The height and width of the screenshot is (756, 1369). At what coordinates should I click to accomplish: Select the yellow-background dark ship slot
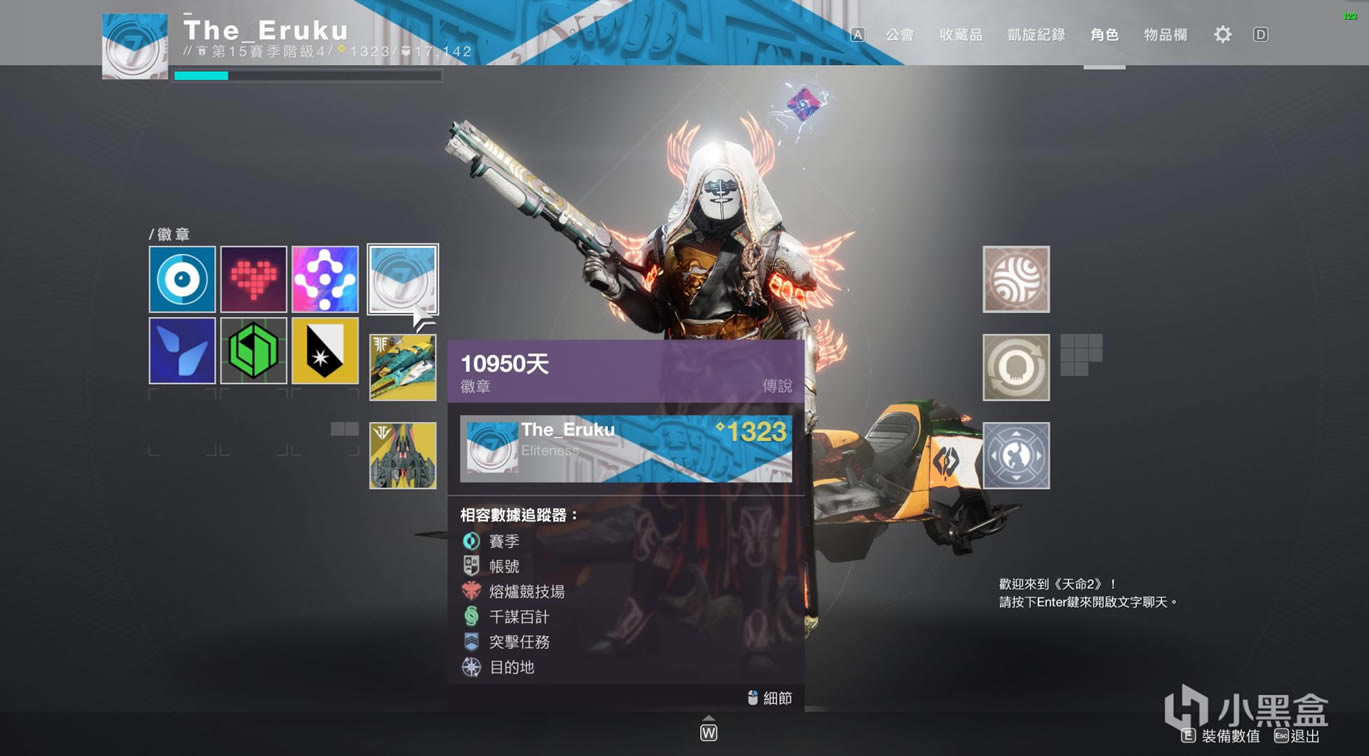coord(402,455)
